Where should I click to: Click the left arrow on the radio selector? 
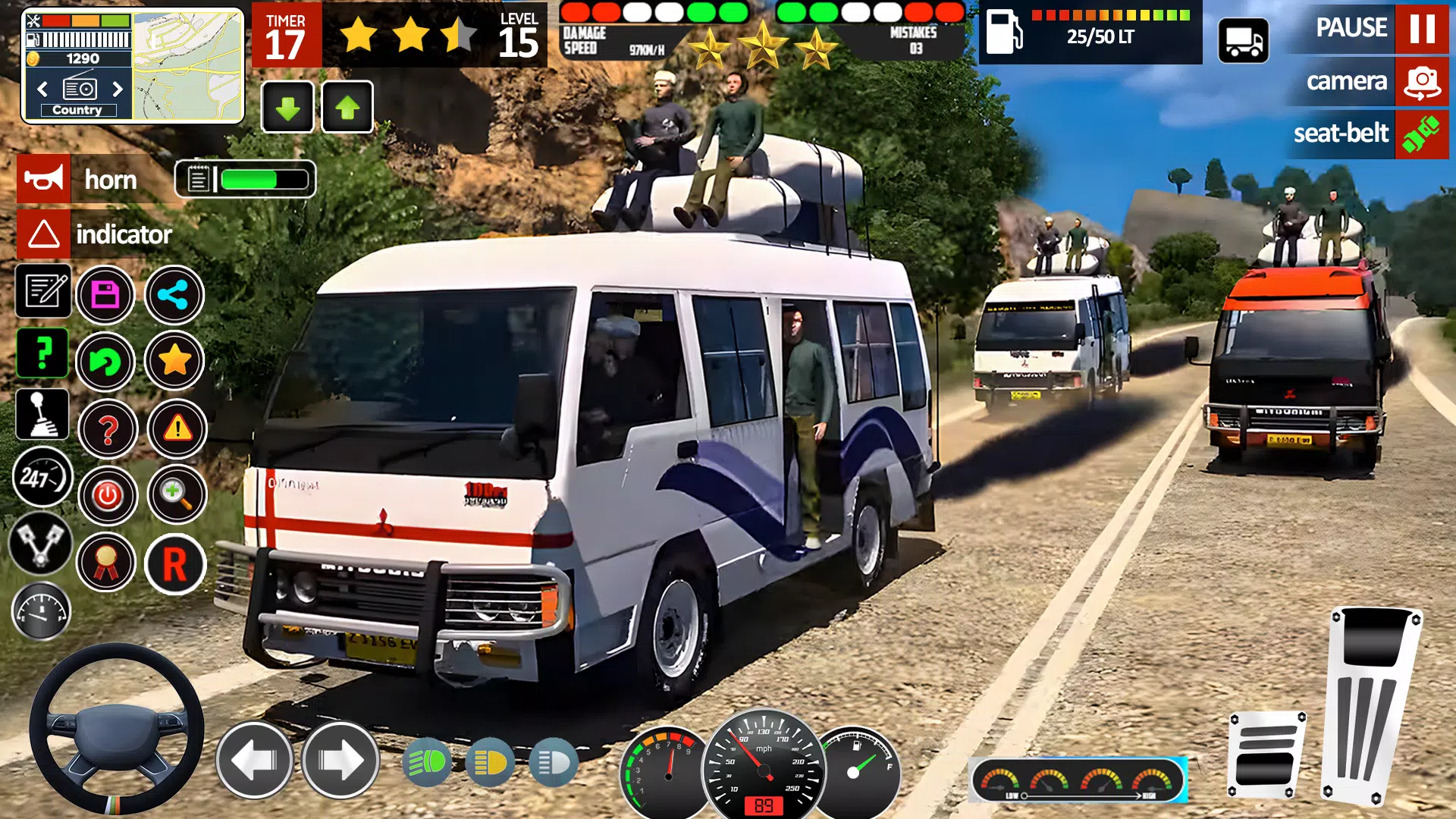click(x=42, y=89)
